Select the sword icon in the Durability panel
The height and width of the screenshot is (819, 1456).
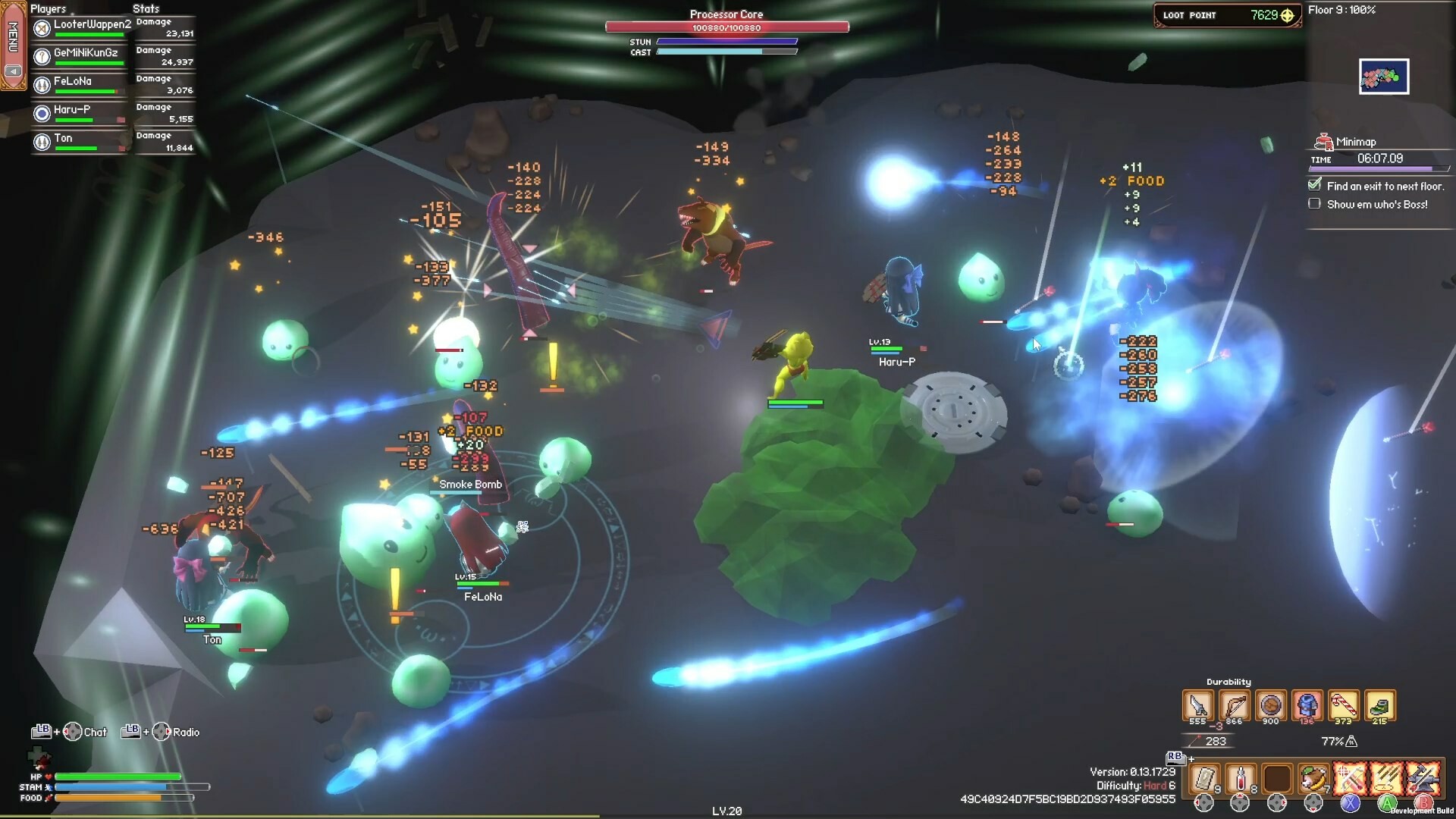click(x=1198, y=705)
